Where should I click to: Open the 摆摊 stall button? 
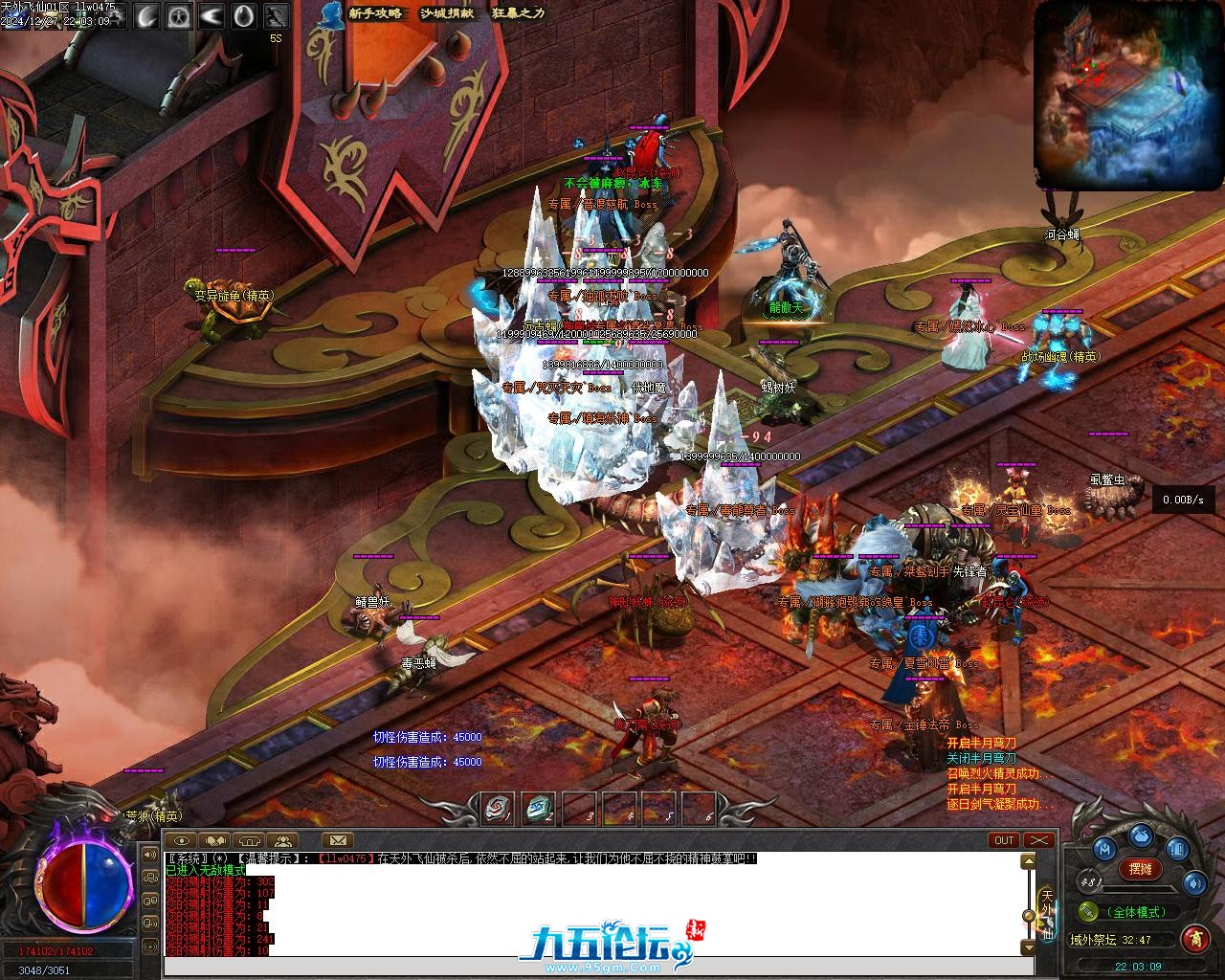(x=1140, y=868)
